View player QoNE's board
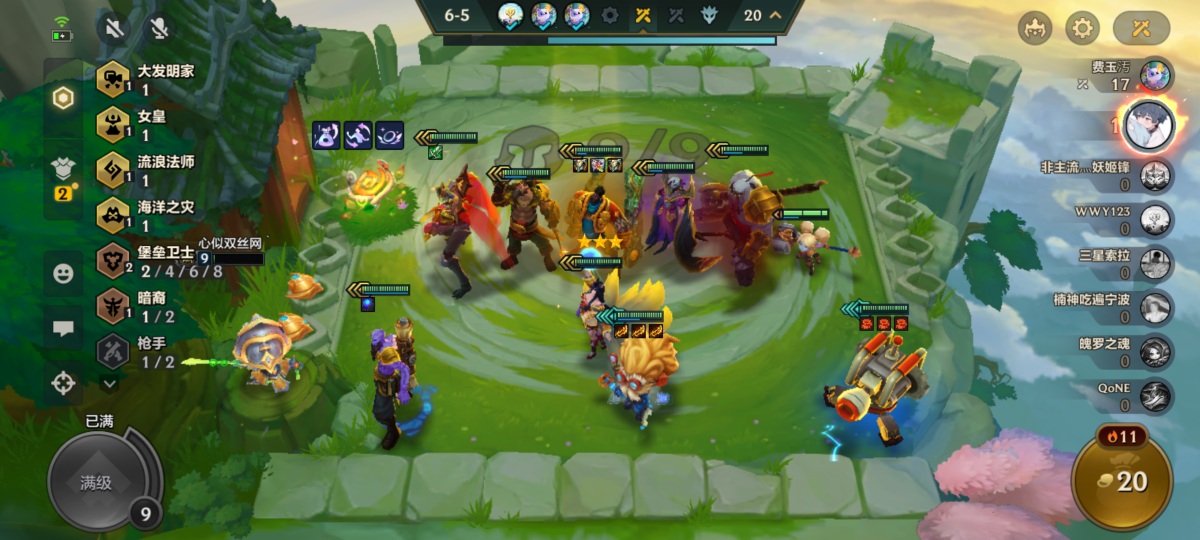This screenshot has width=1200, height=540. click(1156, 396)
